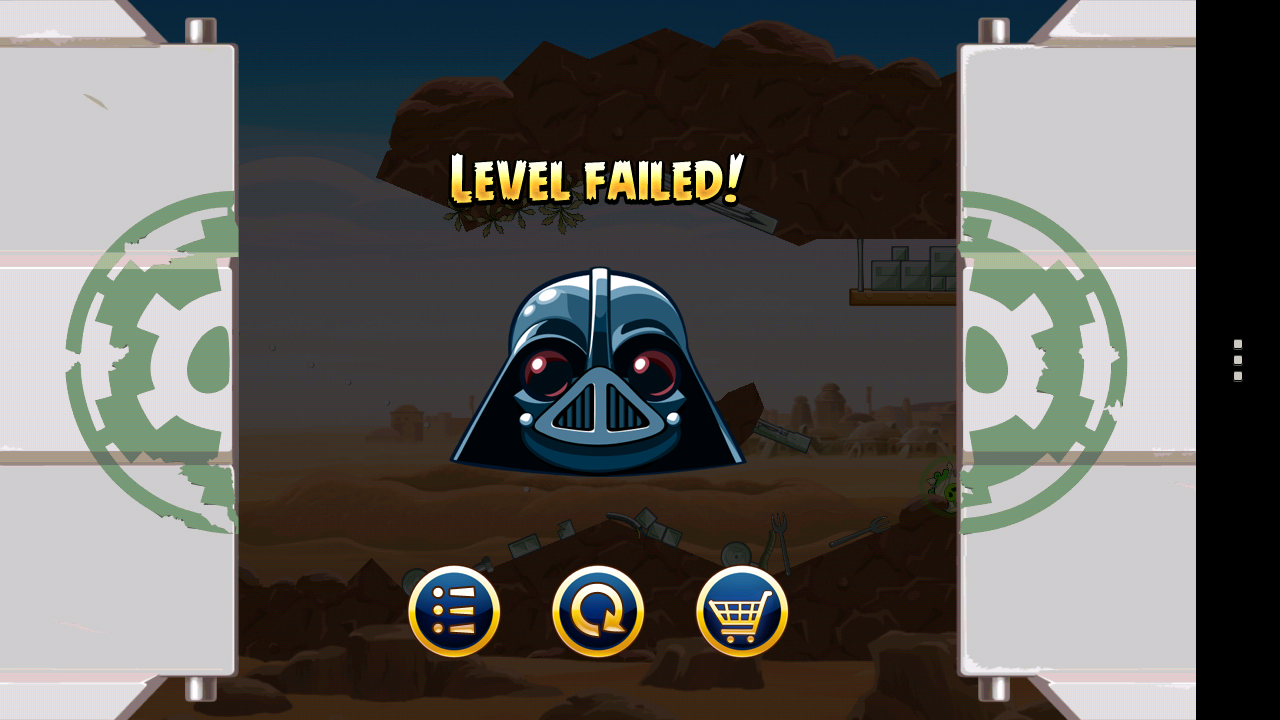The width and height of the screenshot is (1280, 720).
Task: Open the Android overflow menu dots
Action: (x=1236, y=361)
